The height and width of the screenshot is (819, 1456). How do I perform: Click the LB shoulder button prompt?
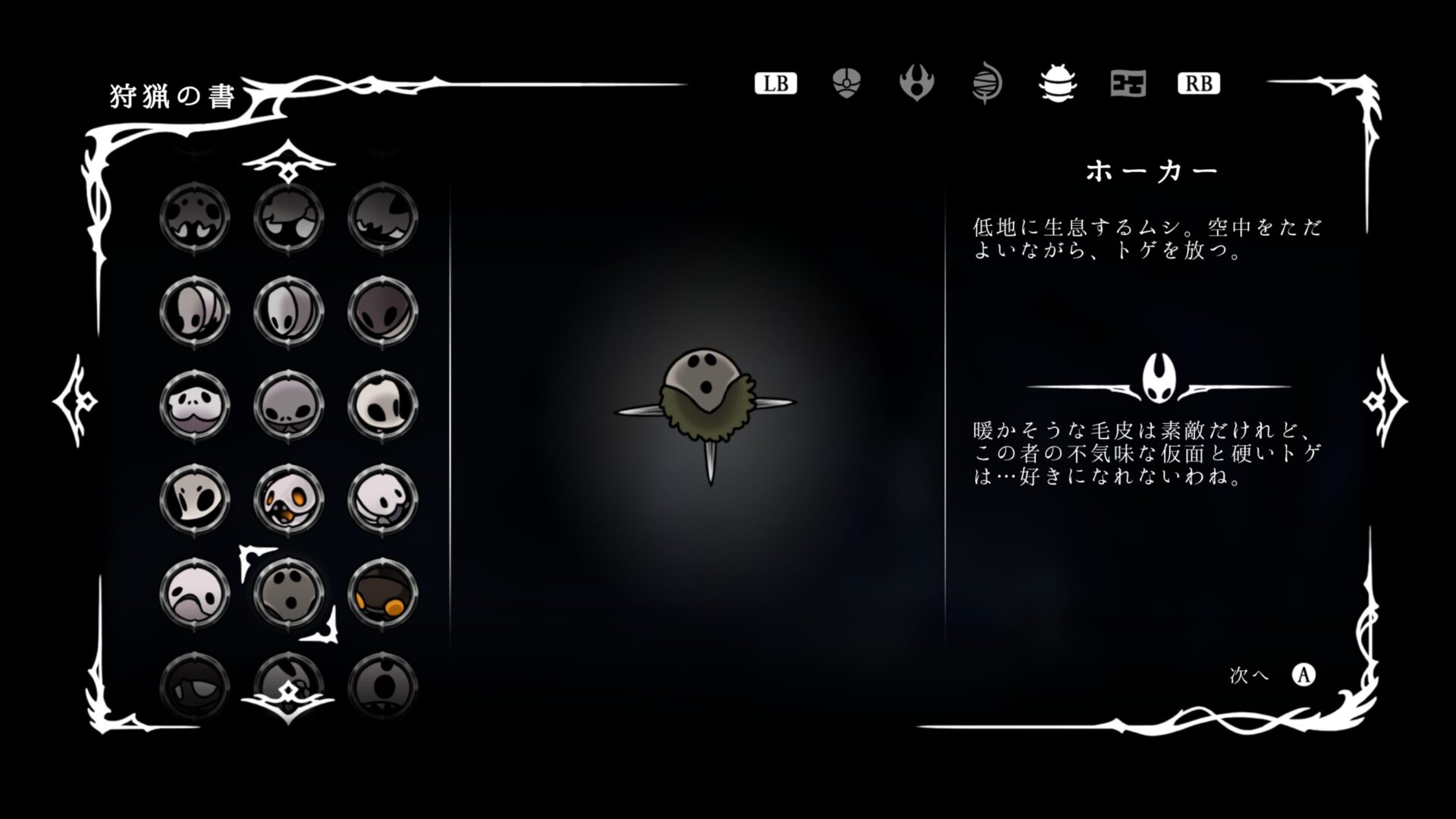coord(775,83)
